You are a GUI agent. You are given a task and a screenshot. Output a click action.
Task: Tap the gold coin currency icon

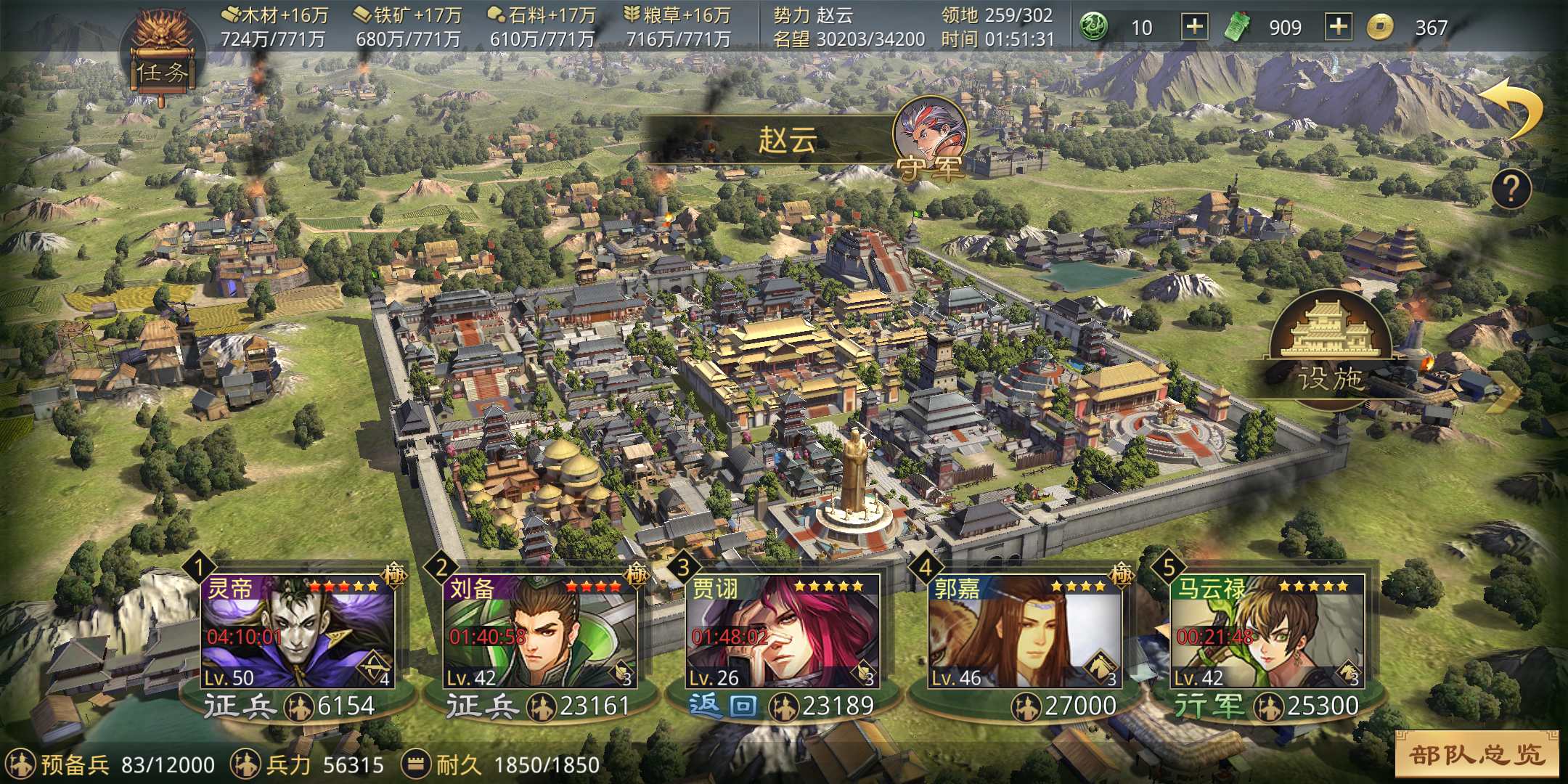(1380, 28)
